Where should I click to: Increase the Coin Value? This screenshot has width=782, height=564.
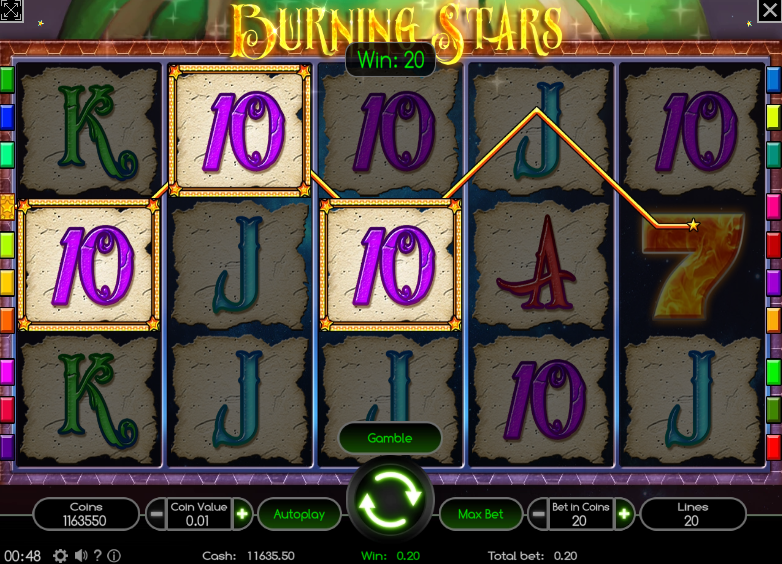[x=242, y=514]
